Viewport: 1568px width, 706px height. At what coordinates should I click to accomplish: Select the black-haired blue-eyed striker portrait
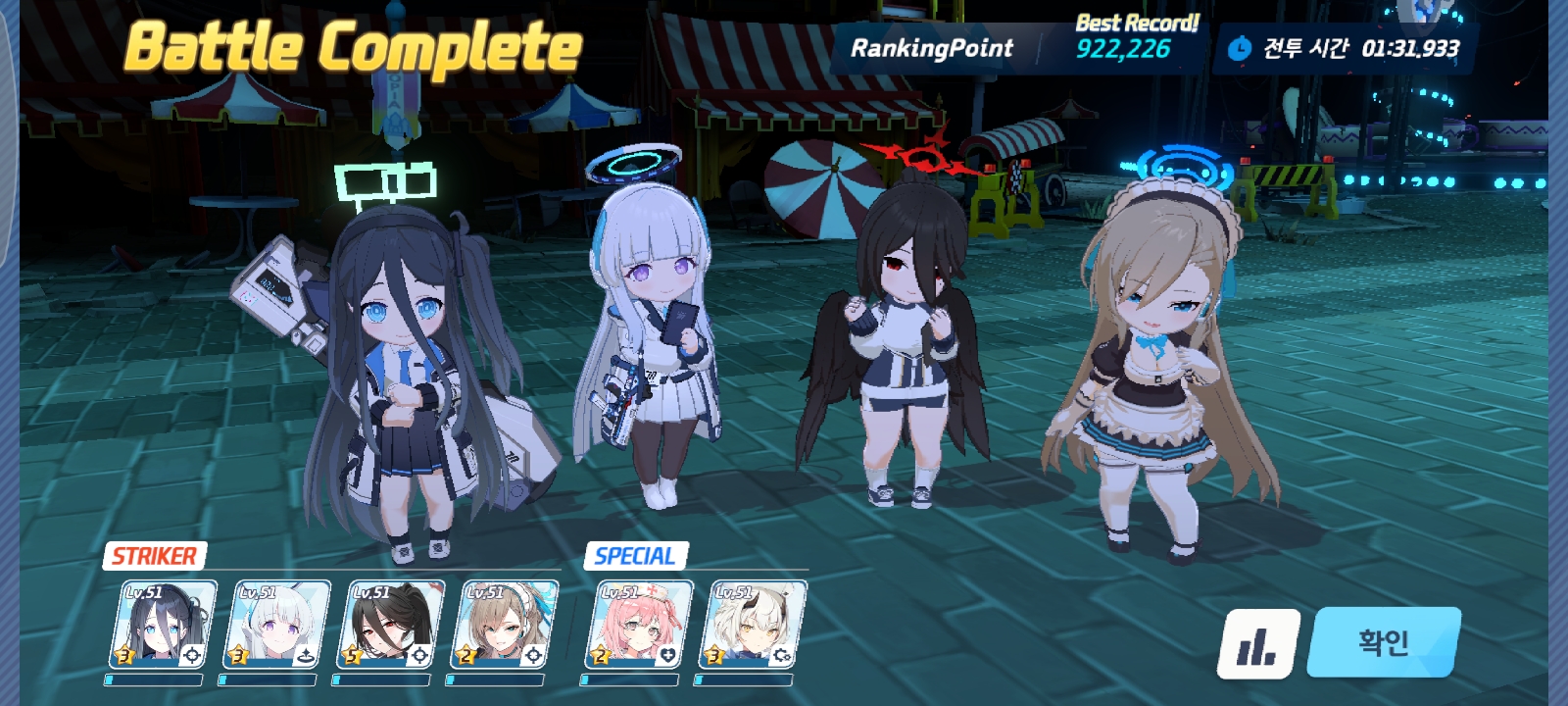(x=167, y=624)
